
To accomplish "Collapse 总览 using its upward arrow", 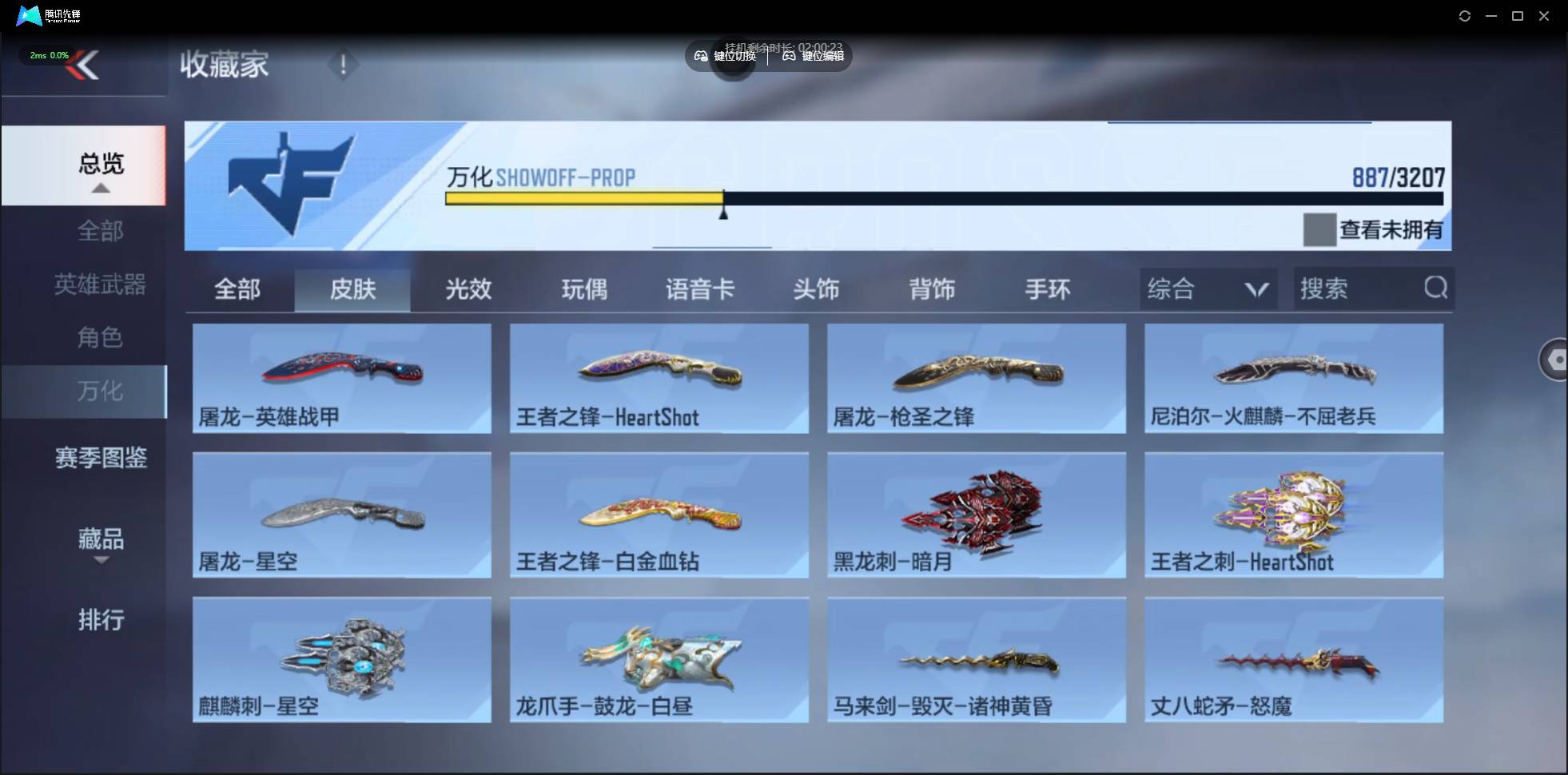I will point(100,188).
